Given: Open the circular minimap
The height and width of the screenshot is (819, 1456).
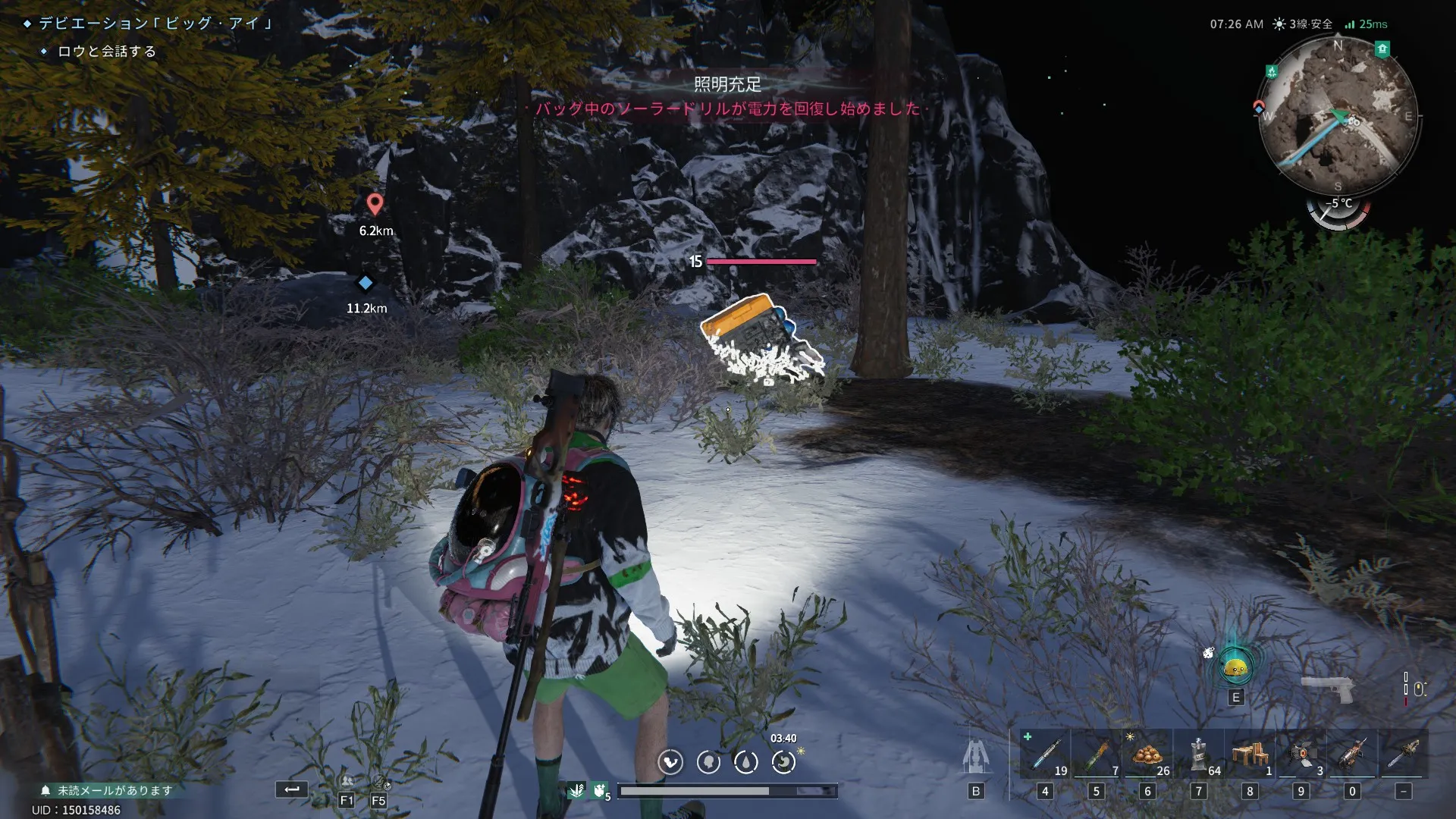Looking at the screenshot, I should (1338, 115).
